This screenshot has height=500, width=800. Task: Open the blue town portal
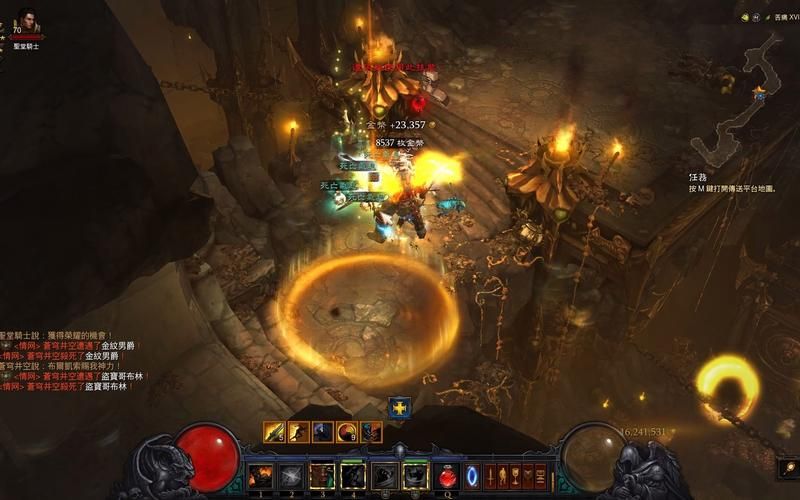click(473, 476)
